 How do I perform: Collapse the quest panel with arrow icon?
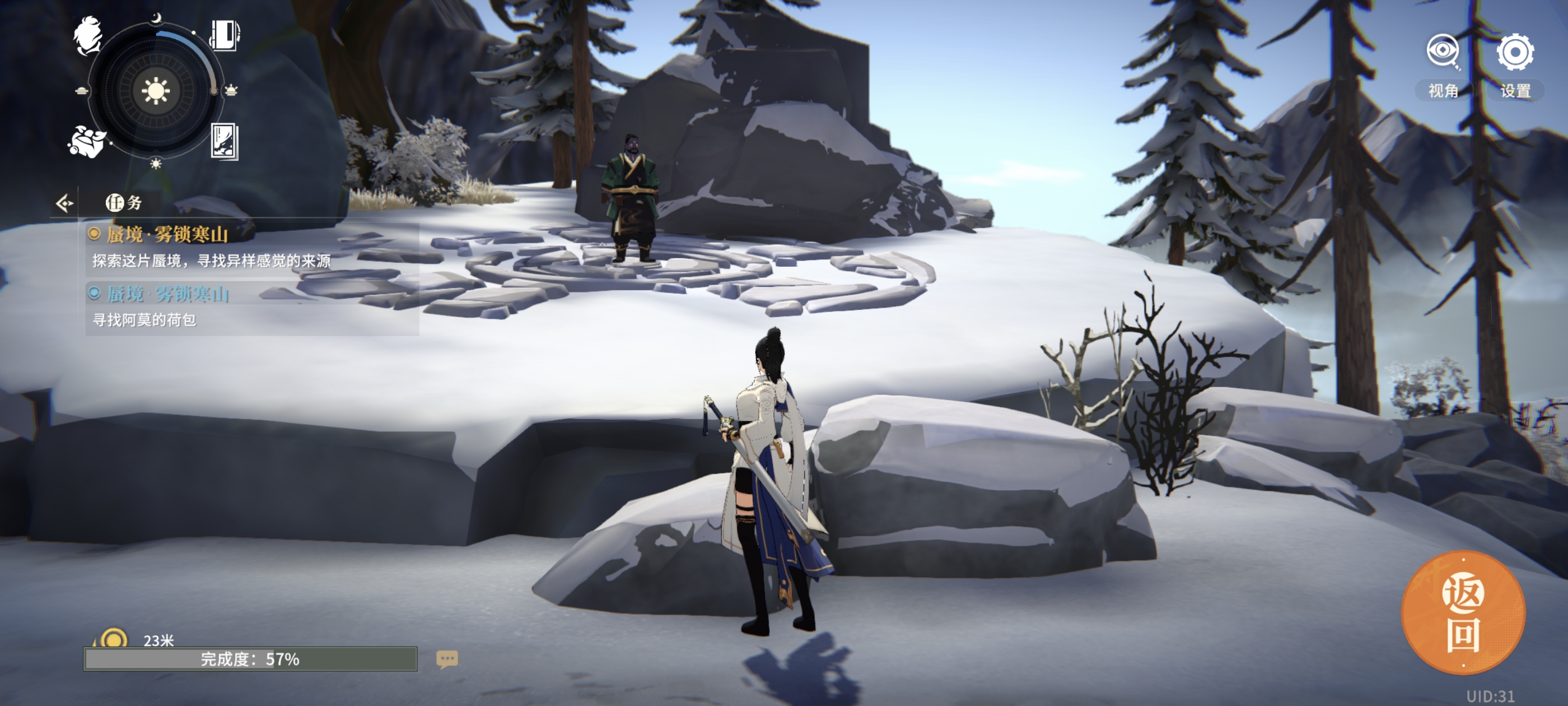64,203
